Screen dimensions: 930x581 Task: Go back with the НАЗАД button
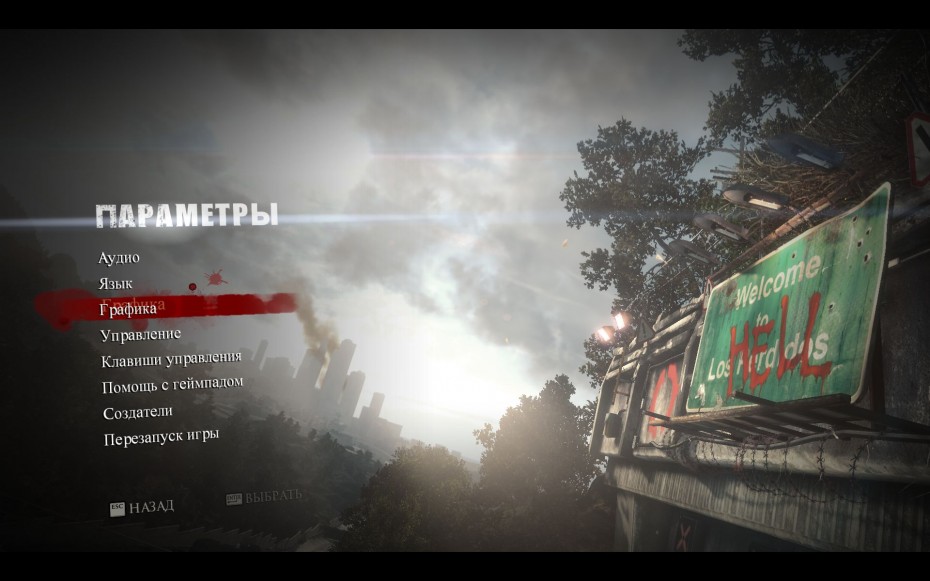(x=142, y=507)
